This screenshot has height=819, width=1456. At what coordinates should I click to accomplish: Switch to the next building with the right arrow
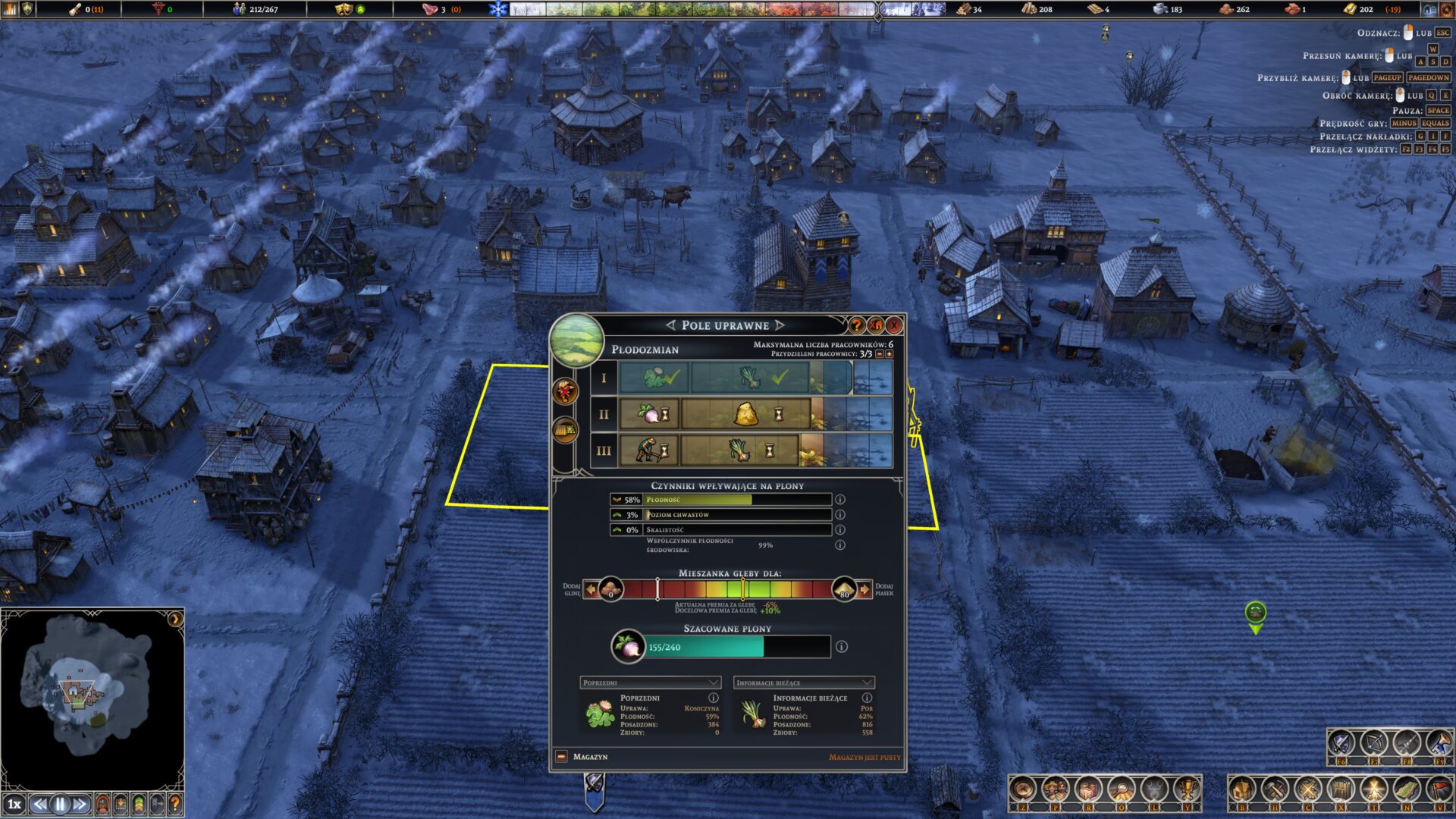pyautogui.click(x=780, y=325)
